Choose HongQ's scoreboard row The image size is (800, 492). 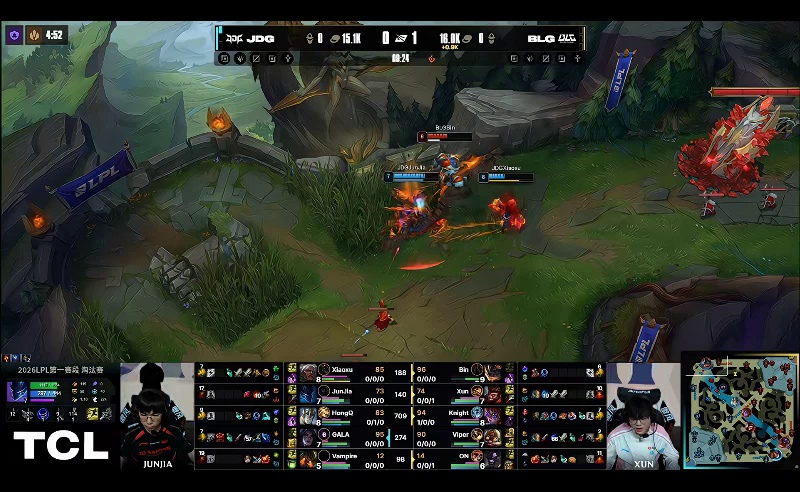click(345, 414)
